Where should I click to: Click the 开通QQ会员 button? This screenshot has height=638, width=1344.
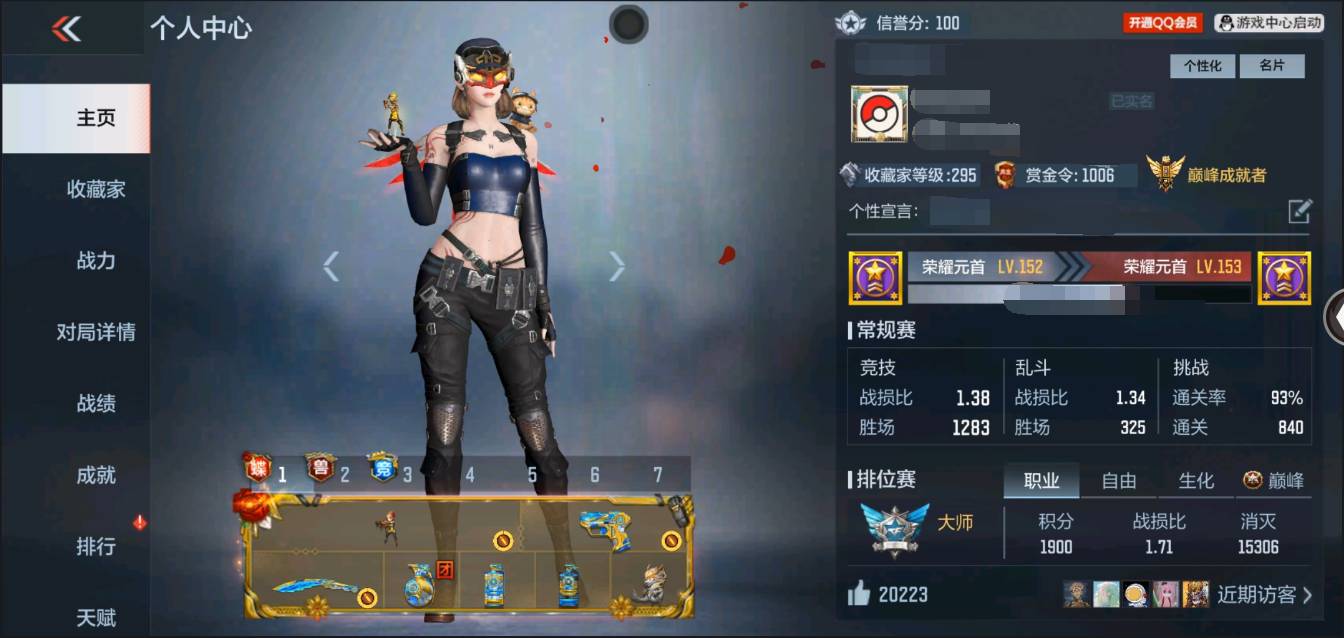pos(1163,23)
